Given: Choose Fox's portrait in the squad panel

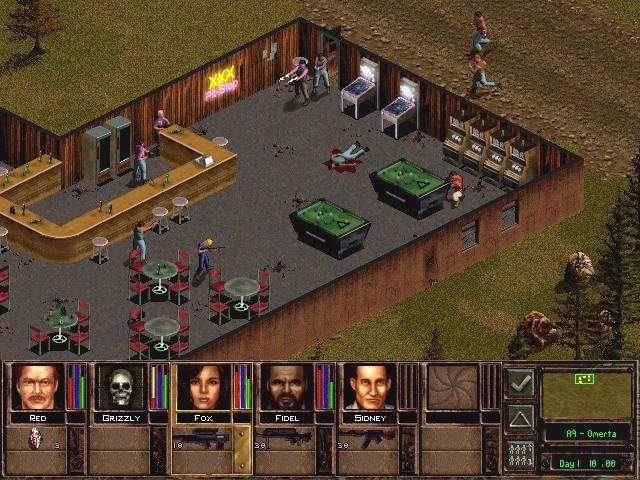Looking at the screenshot, I should [x=202, y=387].
